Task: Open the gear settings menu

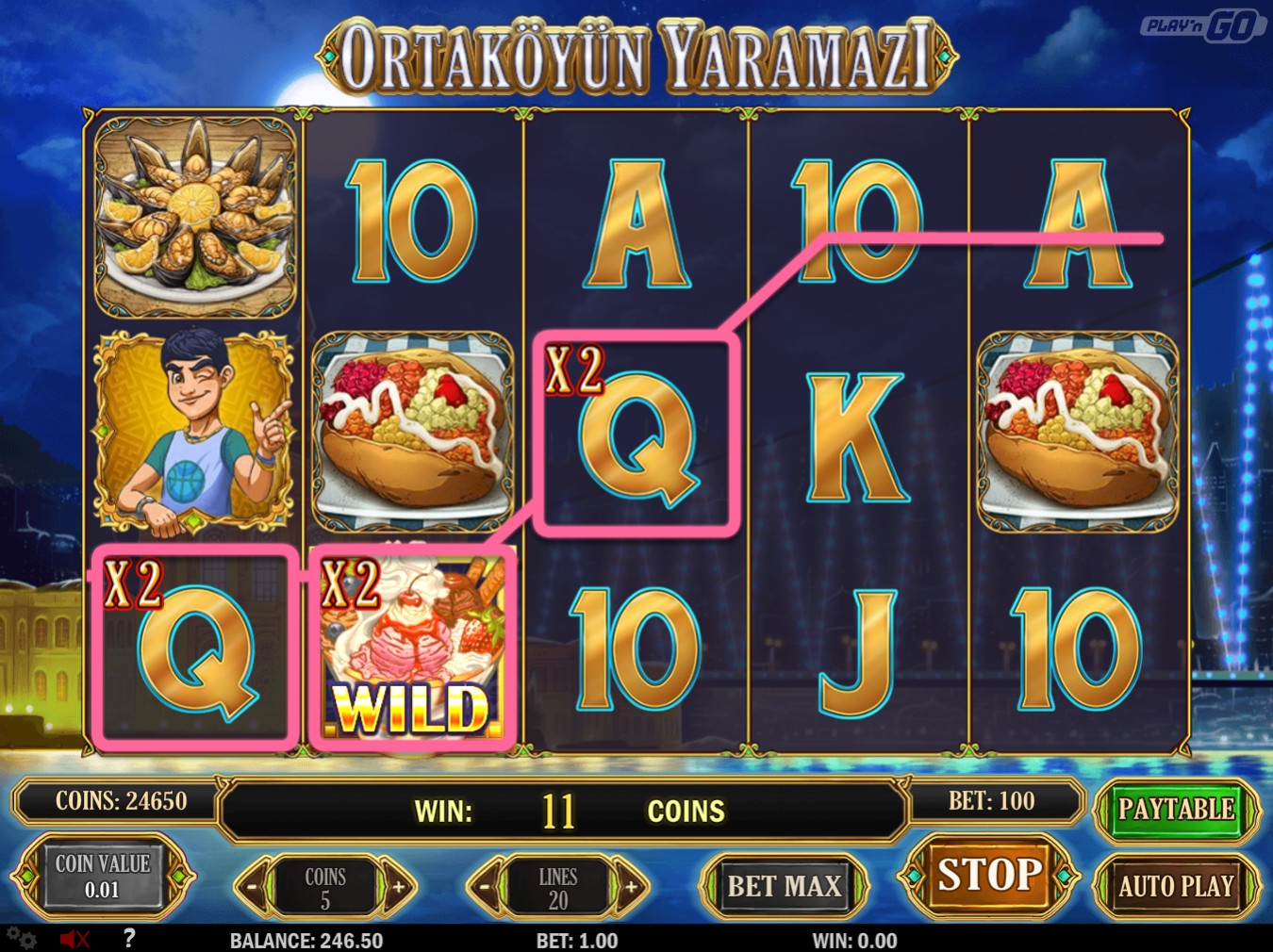Action: pyautogui.click(x=23, y=939)
